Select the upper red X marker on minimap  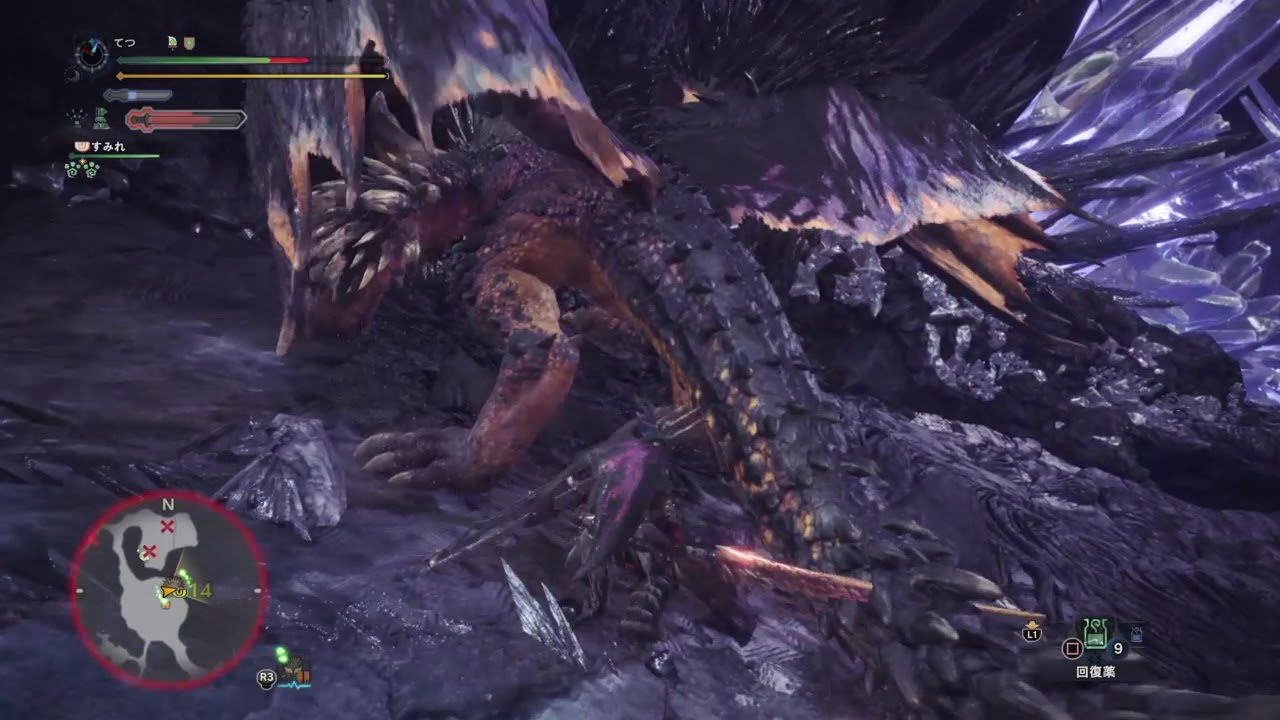click(168, 525)
